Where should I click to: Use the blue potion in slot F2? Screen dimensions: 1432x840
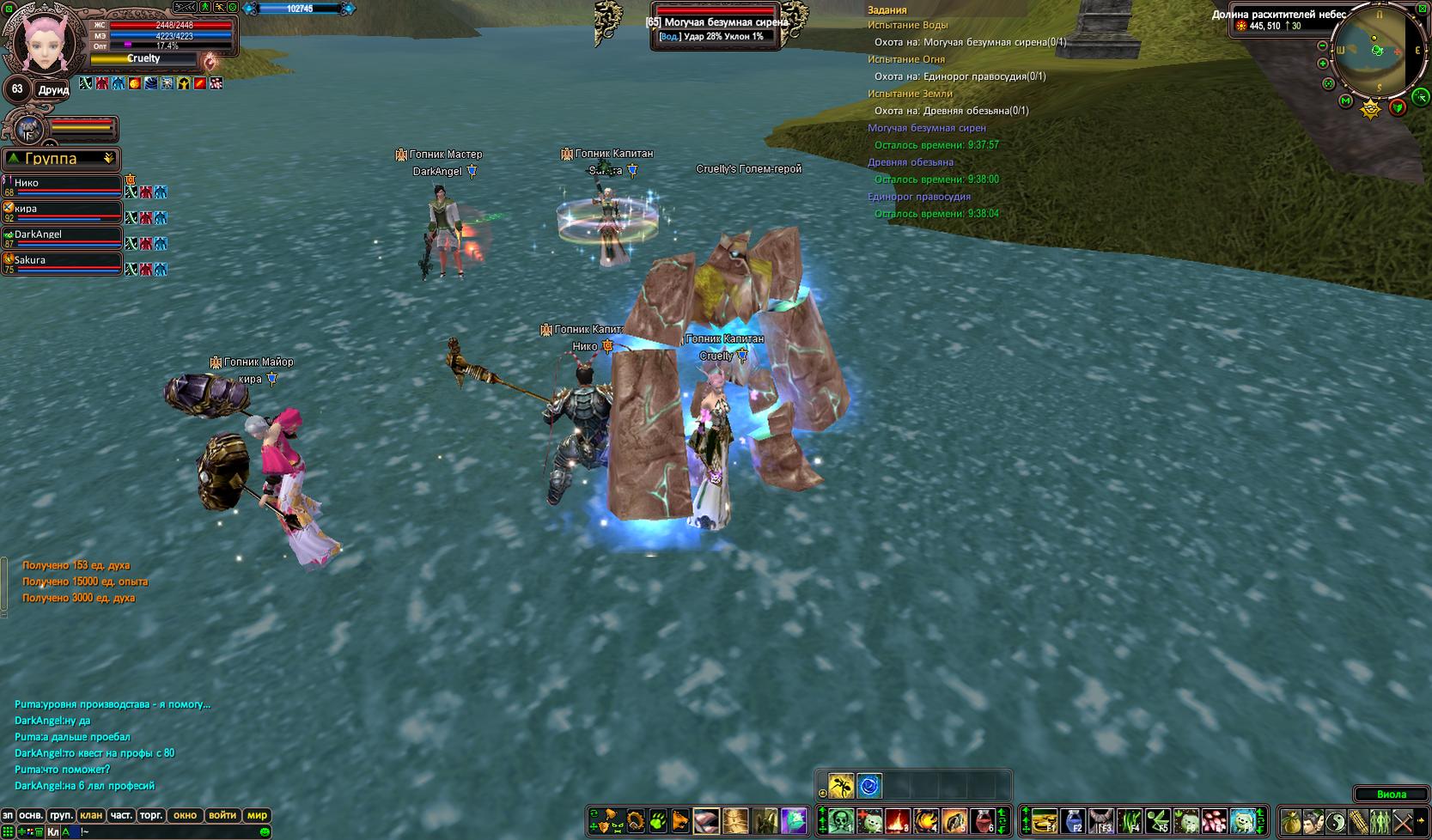pyautogui.click(x=1074, y=821)
